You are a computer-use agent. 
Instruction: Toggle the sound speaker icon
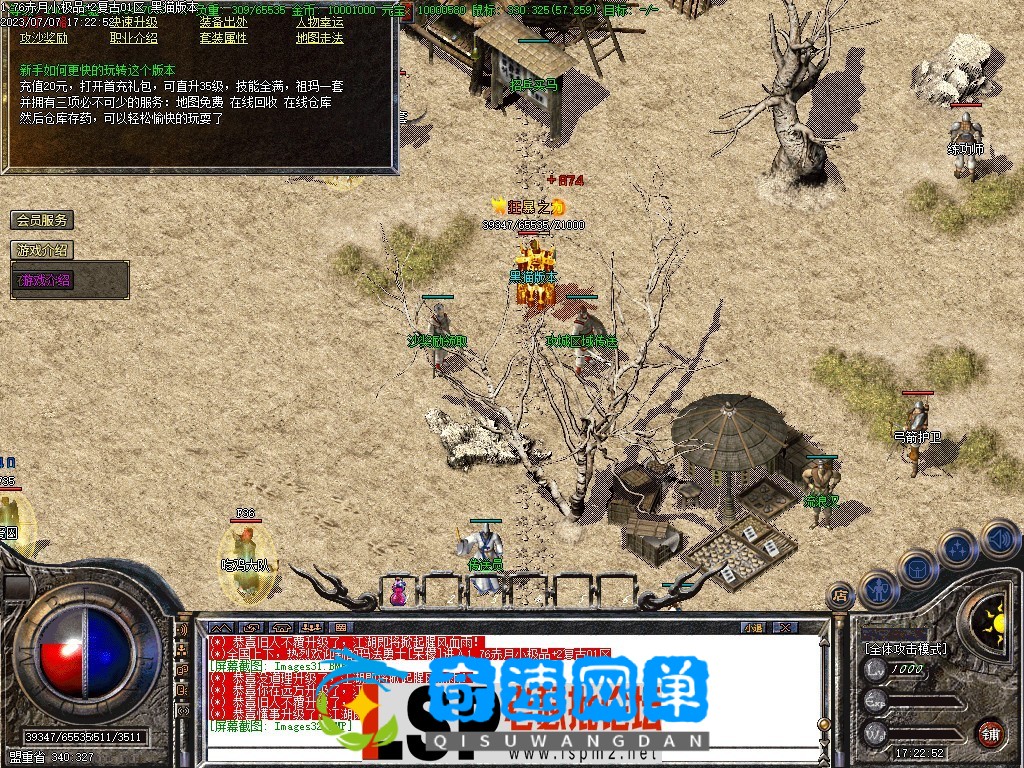pos(998,538)
